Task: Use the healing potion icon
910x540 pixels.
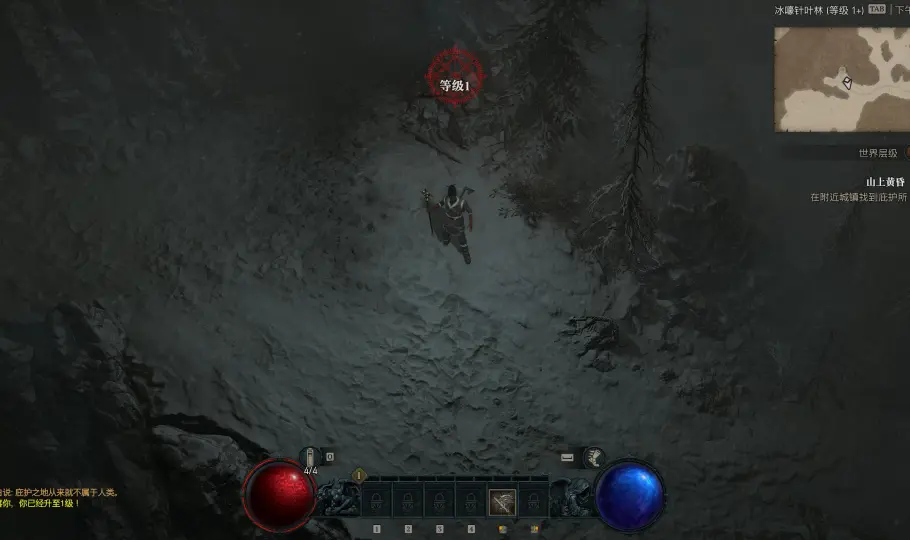Action: pos(309,457)
